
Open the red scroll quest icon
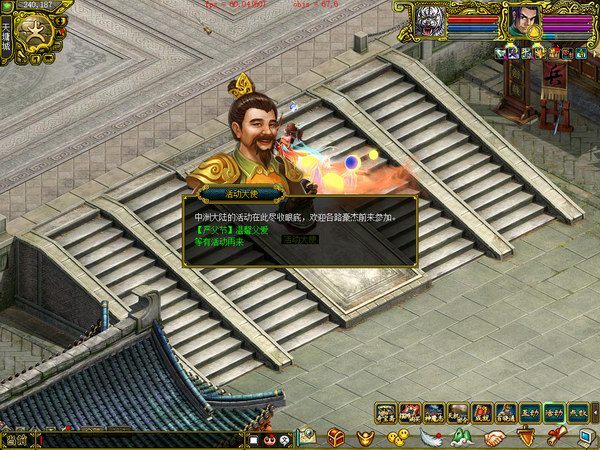[556, 437]
